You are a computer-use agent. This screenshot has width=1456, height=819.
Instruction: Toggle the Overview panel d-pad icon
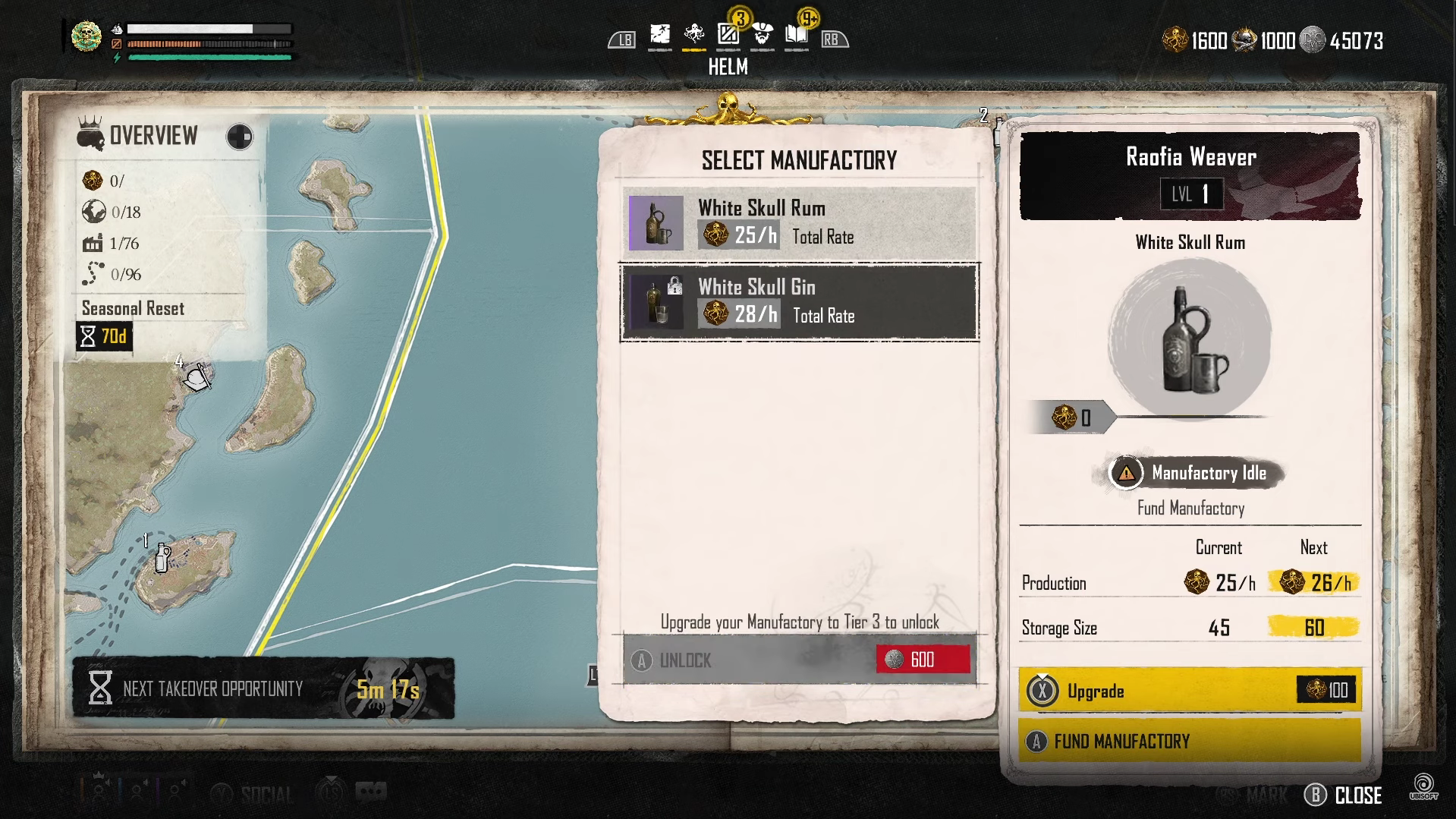click(x=240, y=137)
